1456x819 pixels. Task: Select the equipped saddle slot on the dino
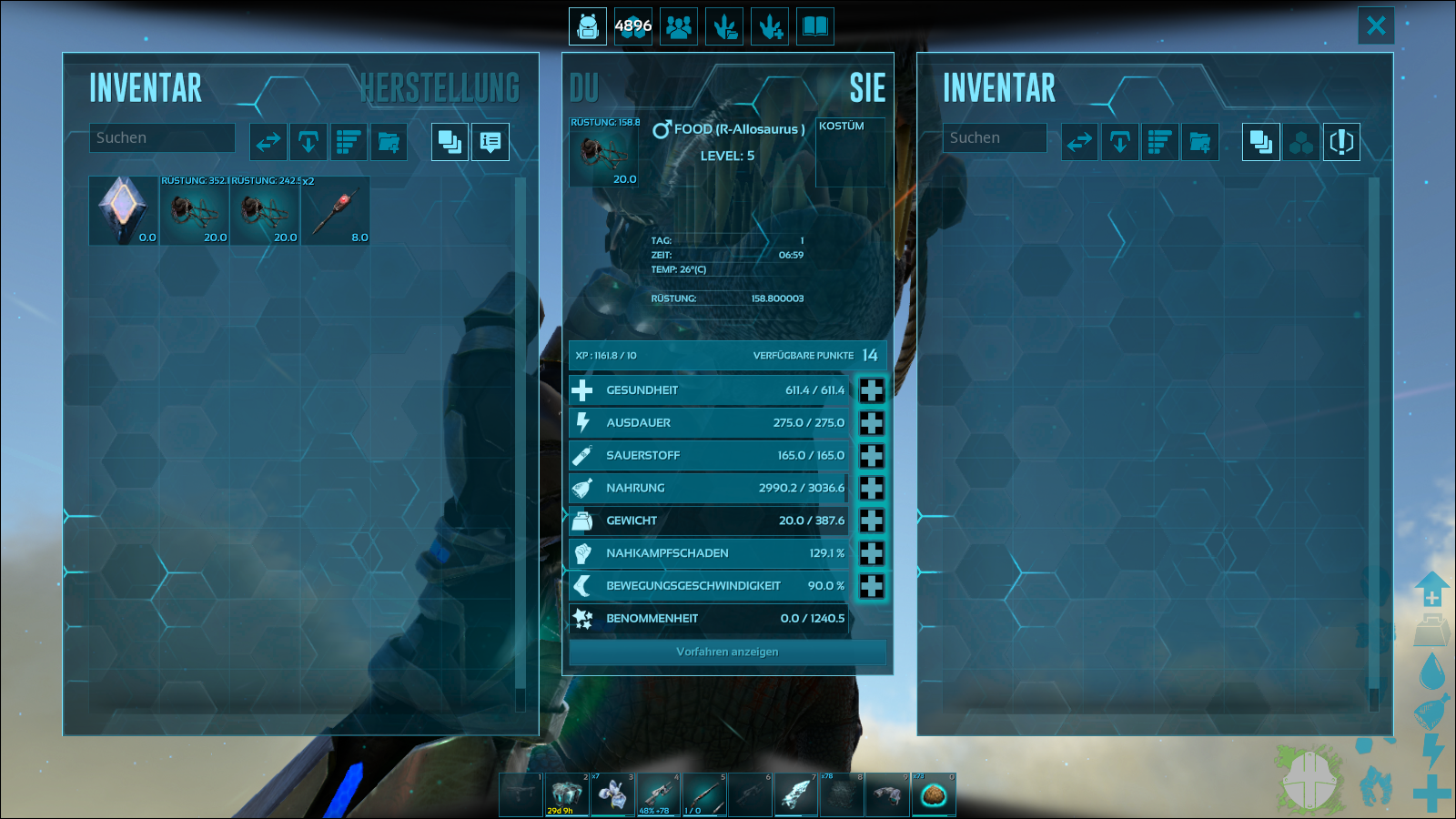pyautogui.click(x=604, y=153)
